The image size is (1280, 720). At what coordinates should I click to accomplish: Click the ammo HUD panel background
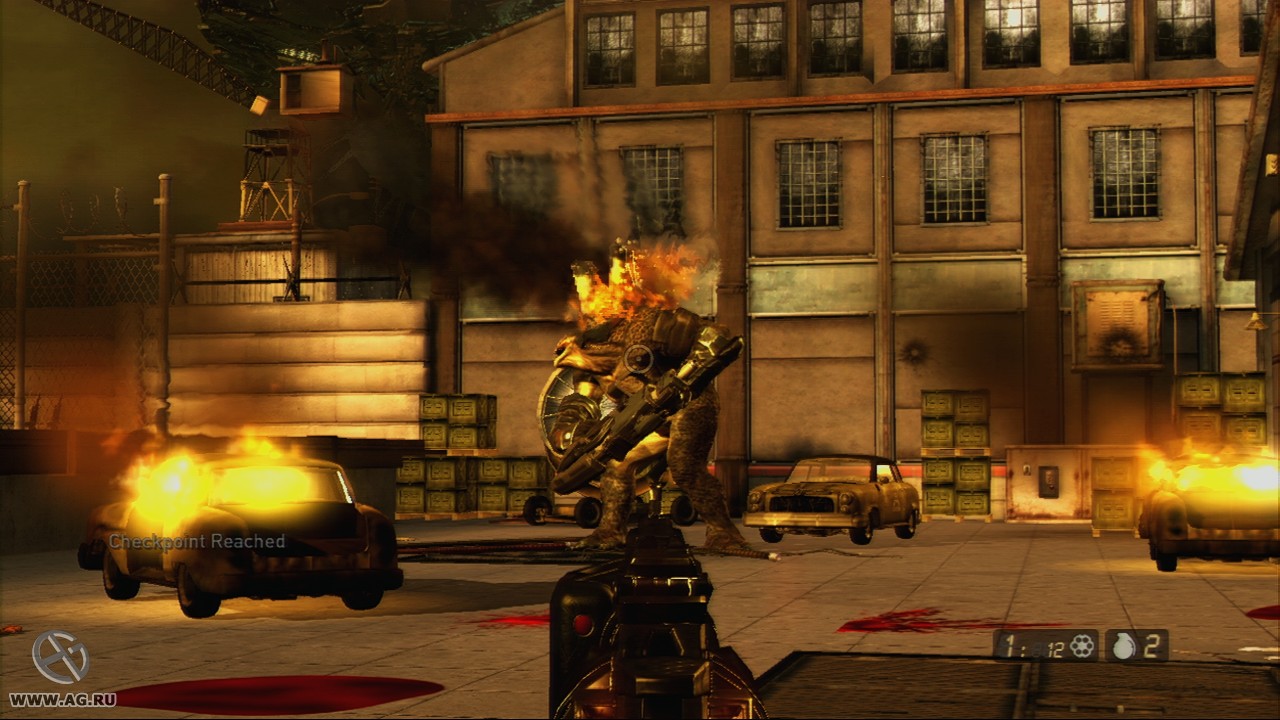[1045, 646]
